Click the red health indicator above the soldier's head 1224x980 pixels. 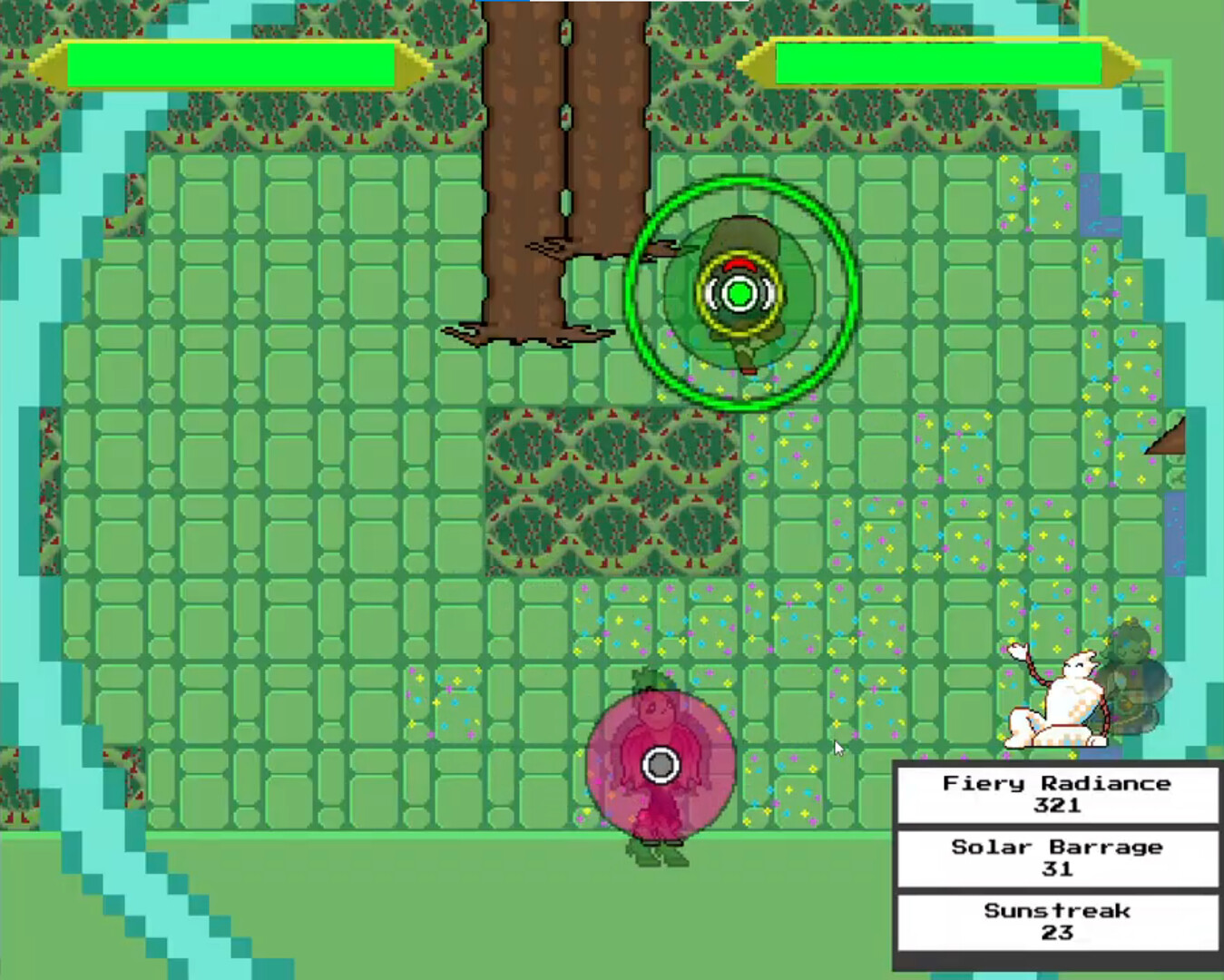[739, 265]
